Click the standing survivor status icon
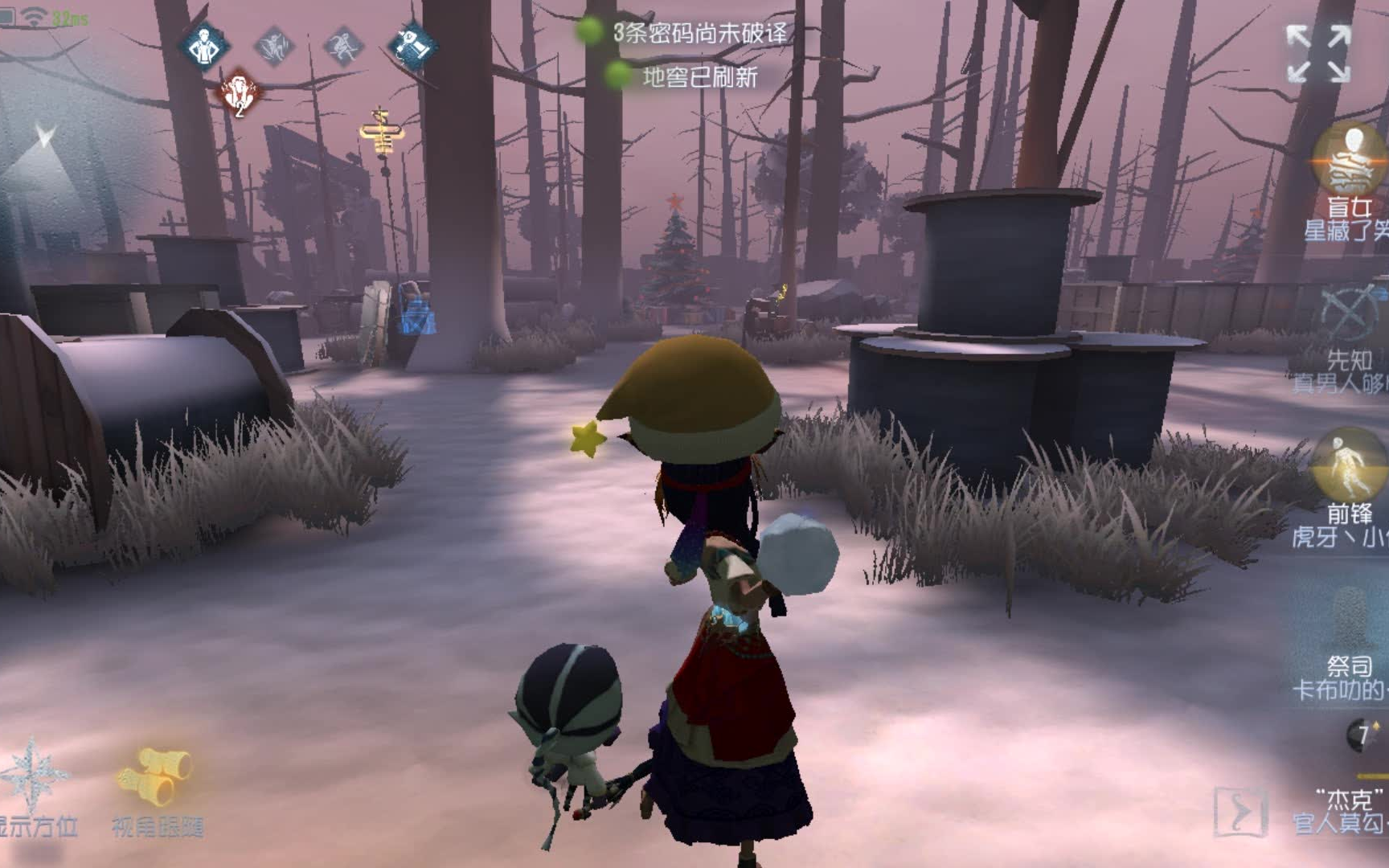The image size is (1389, 868). (x=204, y=46)
